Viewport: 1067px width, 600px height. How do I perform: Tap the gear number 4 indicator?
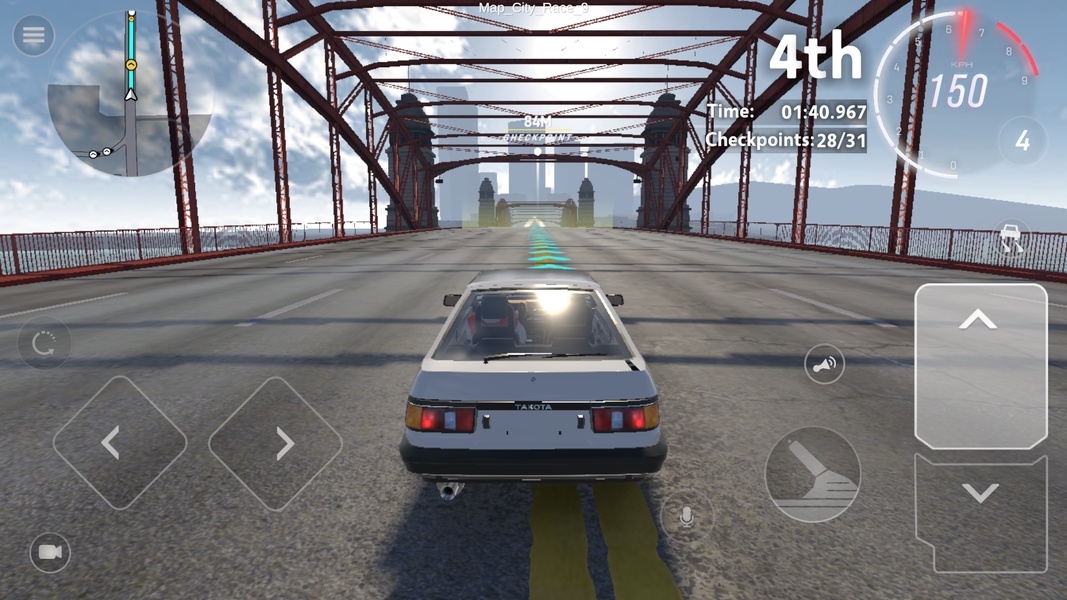[x=1022, y=142]
